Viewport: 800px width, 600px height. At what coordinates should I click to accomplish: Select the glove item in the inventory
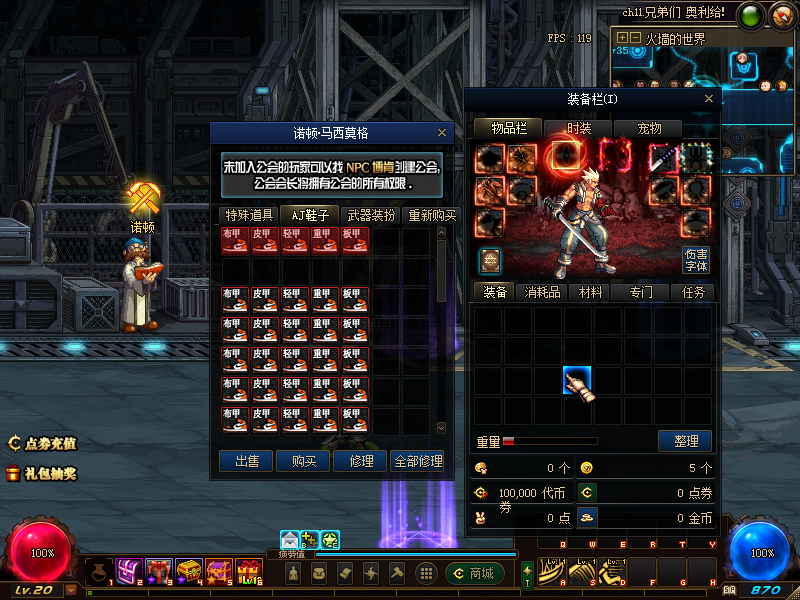click(x=578, y=383)
